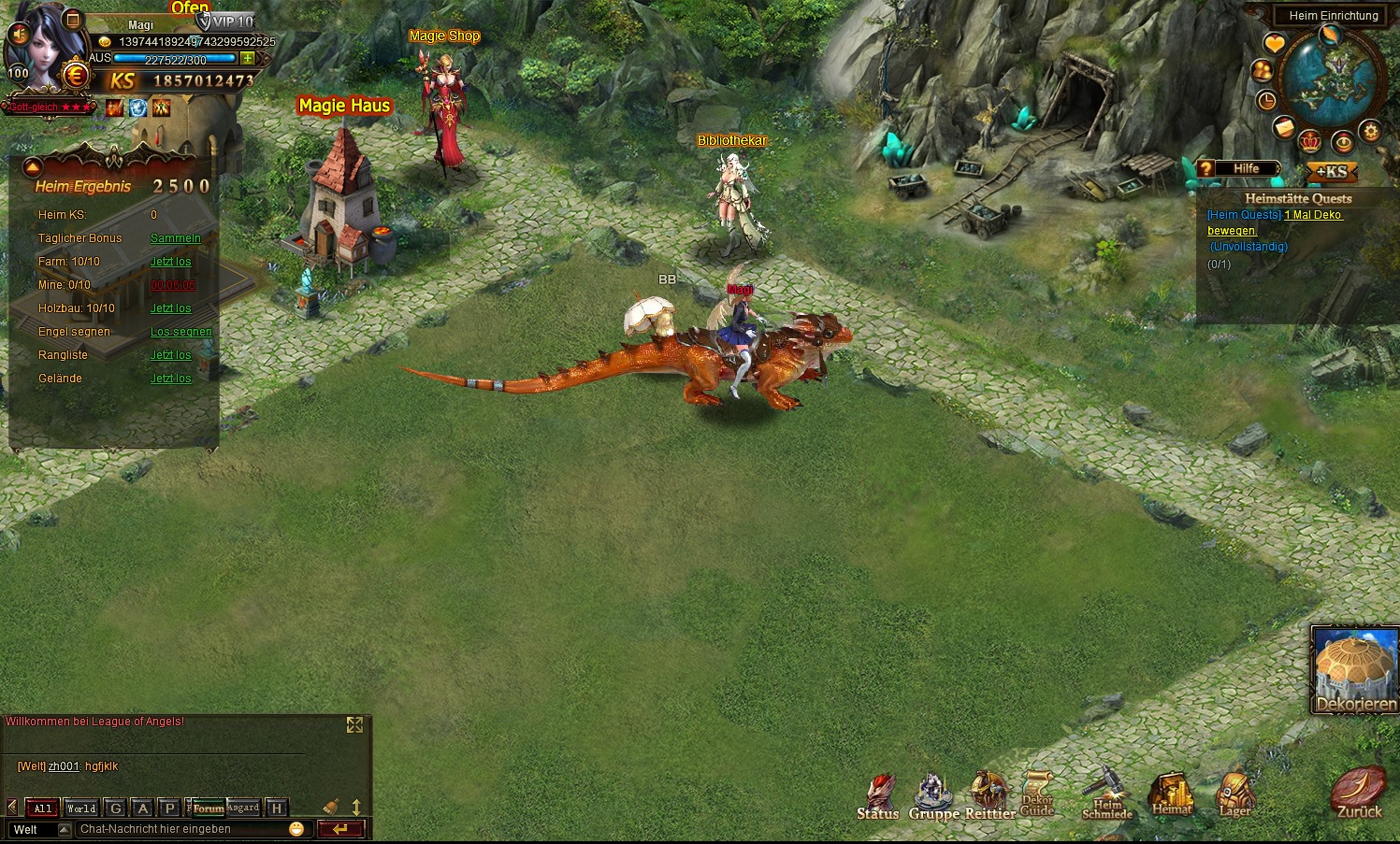This screenshot has width=1400, height=844.
Task: Click the Zurück return button
Action: point(1358,794)
